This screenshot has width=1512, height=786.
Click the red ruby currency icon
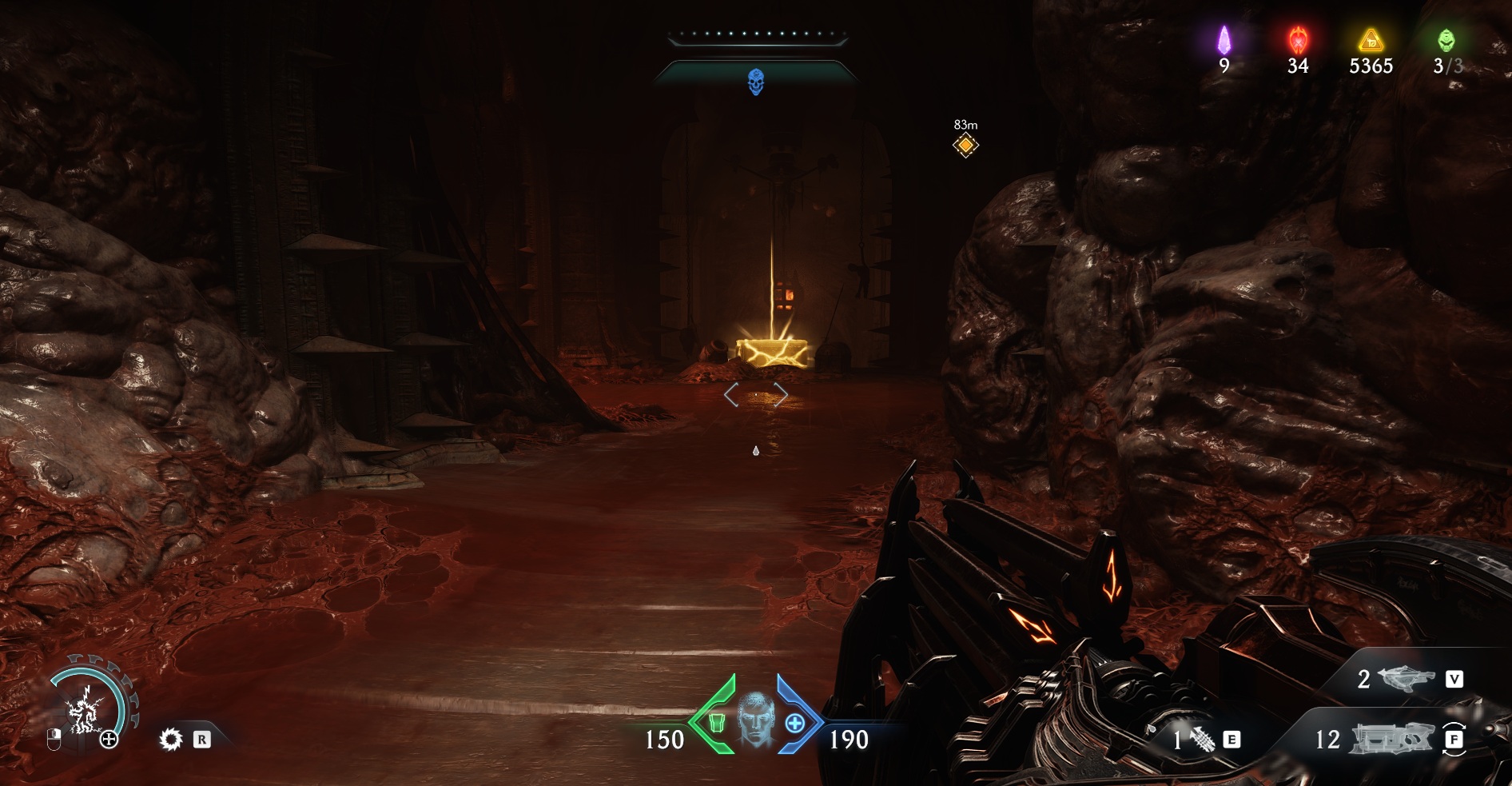1298,40
